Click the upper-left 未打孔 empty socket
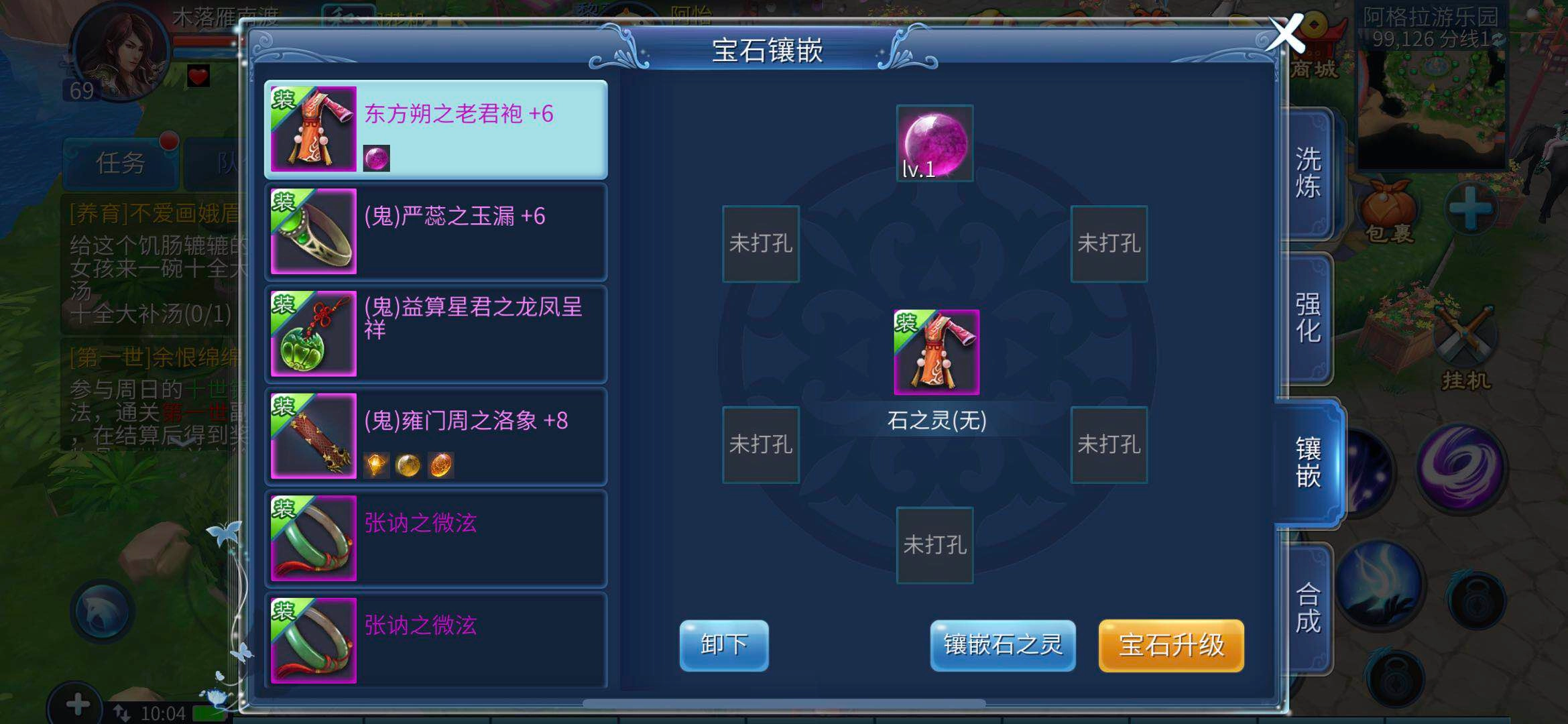The height and width of the screenshot is (724, 1568). (x=760, y=245)
